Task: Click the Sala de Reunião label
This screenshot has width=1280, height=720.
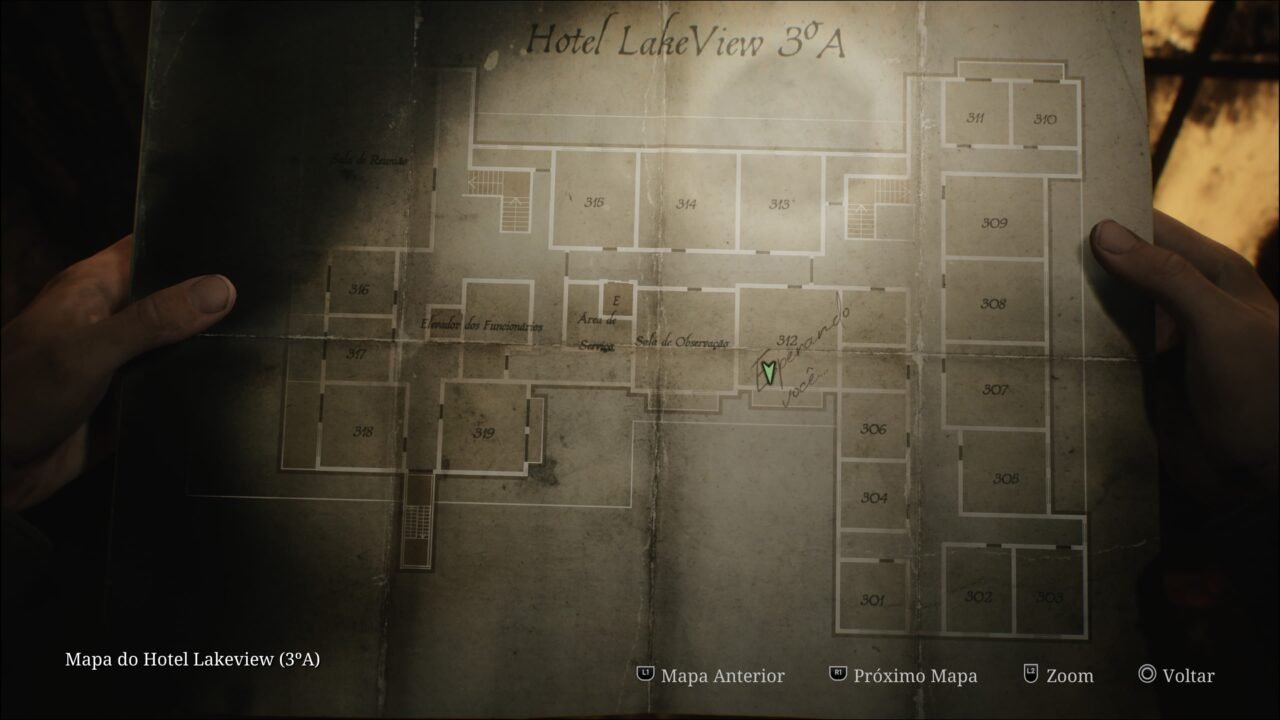Action: (x=371, y=156)
